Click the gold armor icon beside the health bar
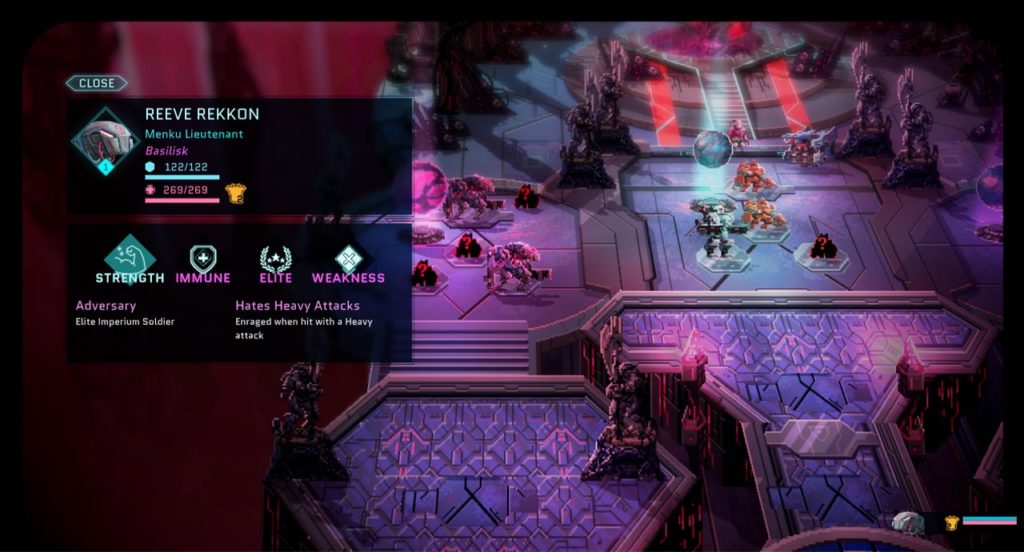Viewport: 1024px width, 552px height. click(x=235, y=193)
